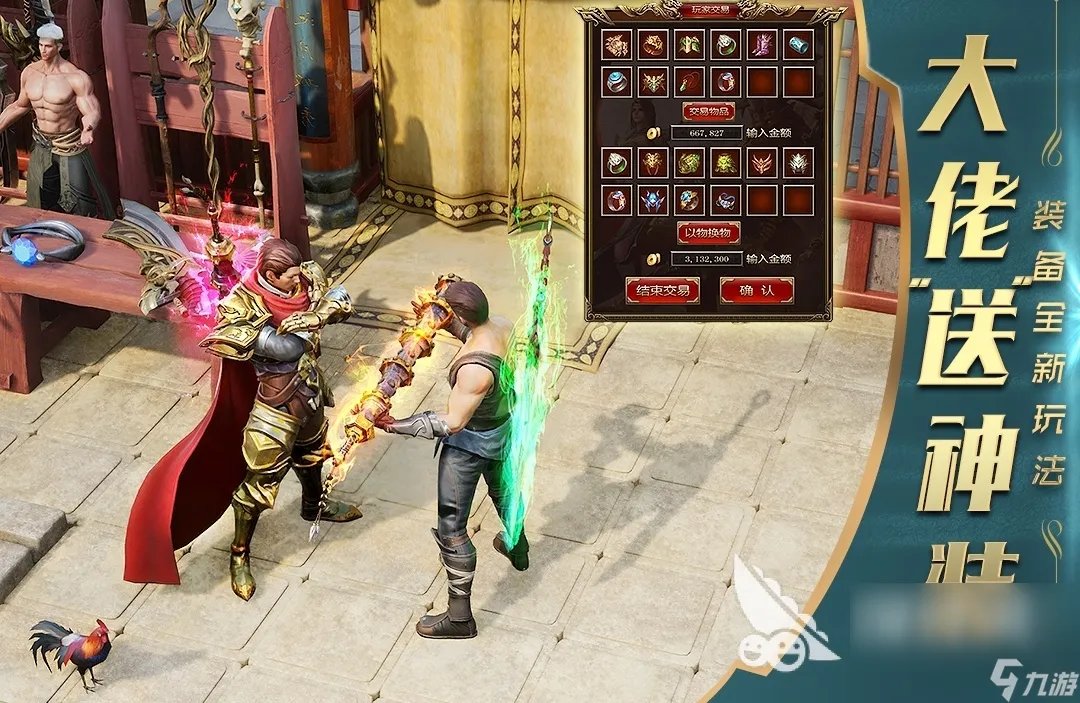The width and height of the screenshot is (1080, 703).
Task: Select the green dragon orb slot
Action: [690, 162]
